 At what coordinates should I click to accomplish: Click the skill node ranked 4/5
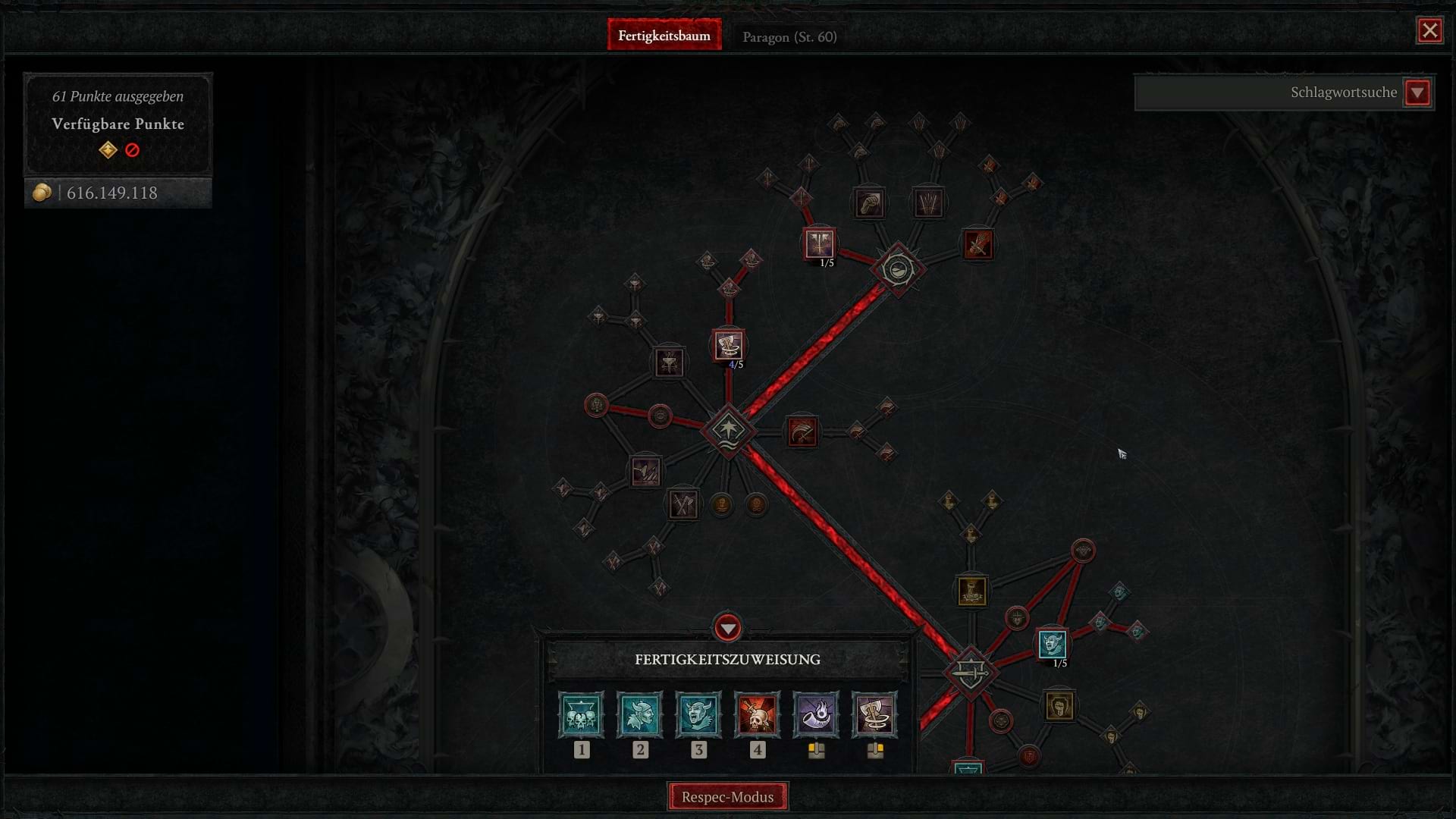pyautogui.click(x=729, y=345)
